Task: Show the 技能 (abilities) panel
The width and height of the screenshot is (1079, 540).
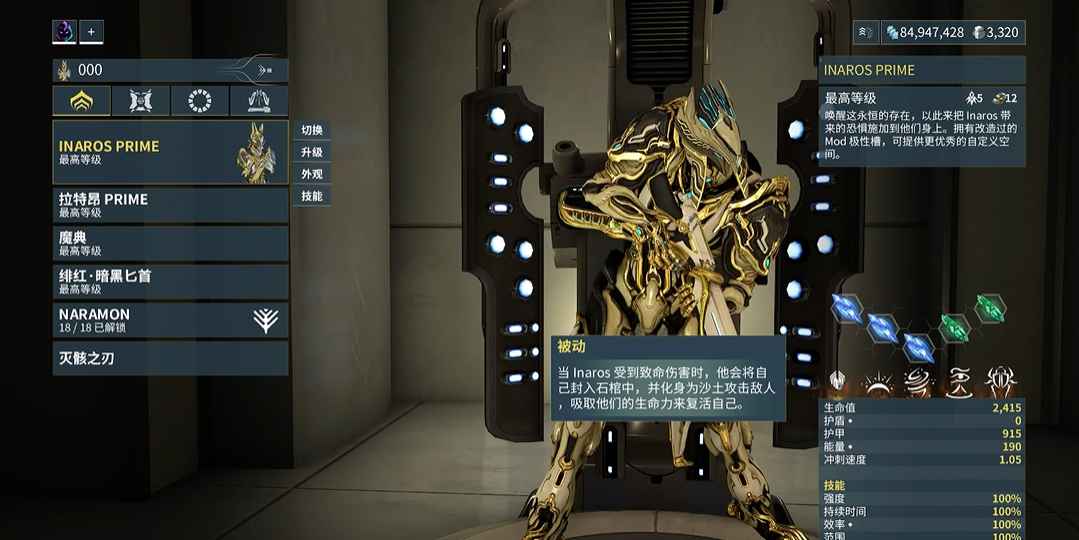Action: [x=312, y=196]
